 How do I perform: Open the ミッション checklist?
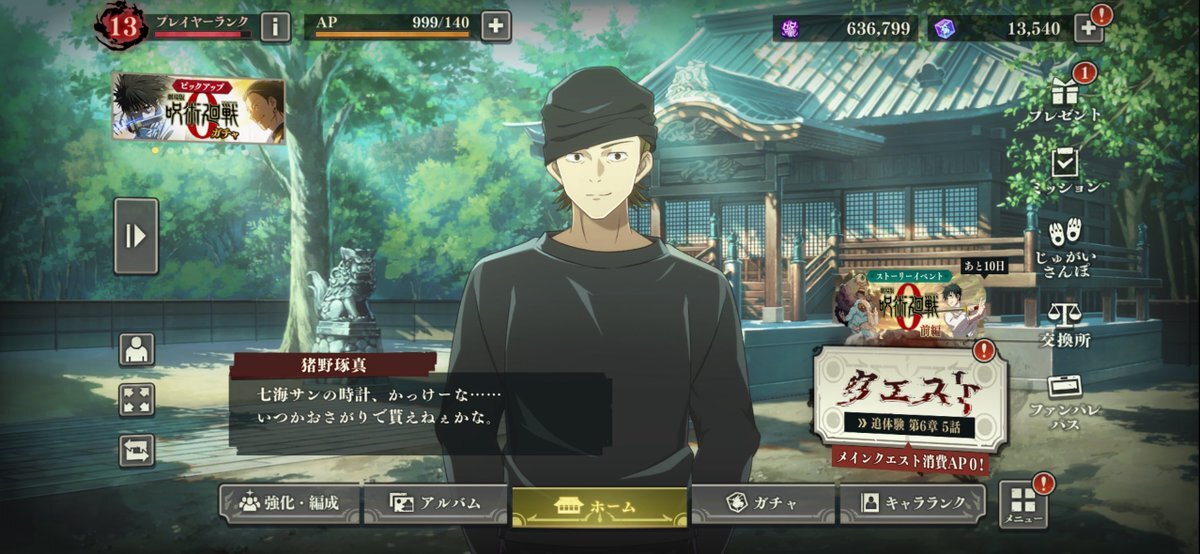1066,170
